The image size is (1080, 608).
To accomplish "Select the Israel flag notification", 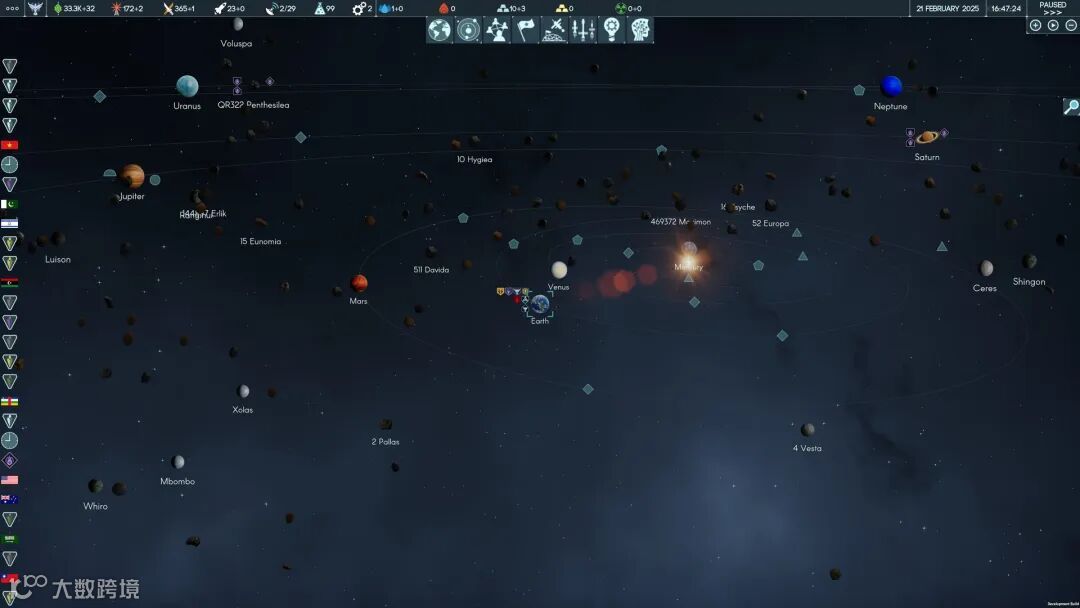I will pos(10,223).
